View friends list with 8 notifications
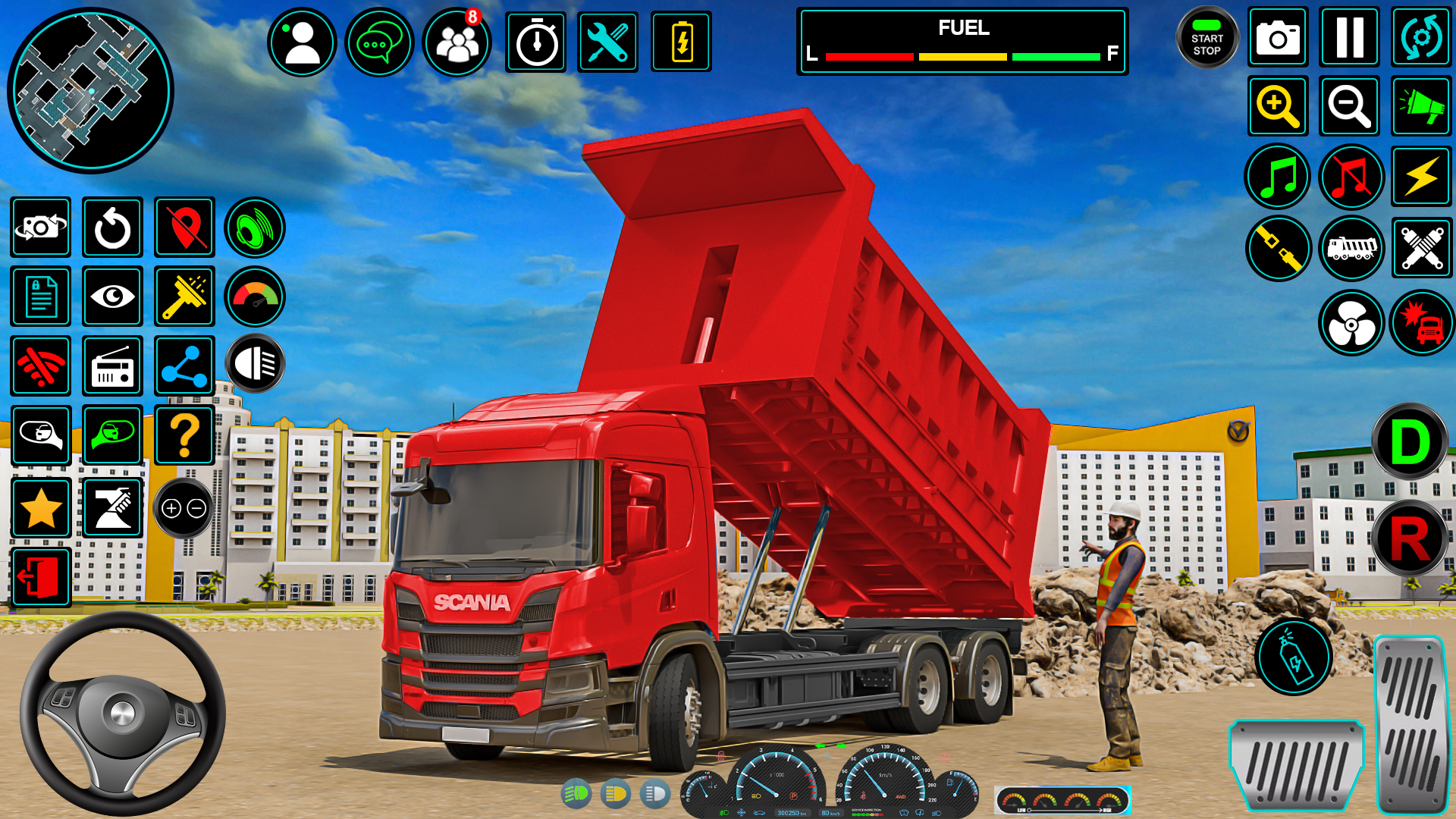Image resolution: width=1456 pixels, height=819 pixels. coord(455,42)
